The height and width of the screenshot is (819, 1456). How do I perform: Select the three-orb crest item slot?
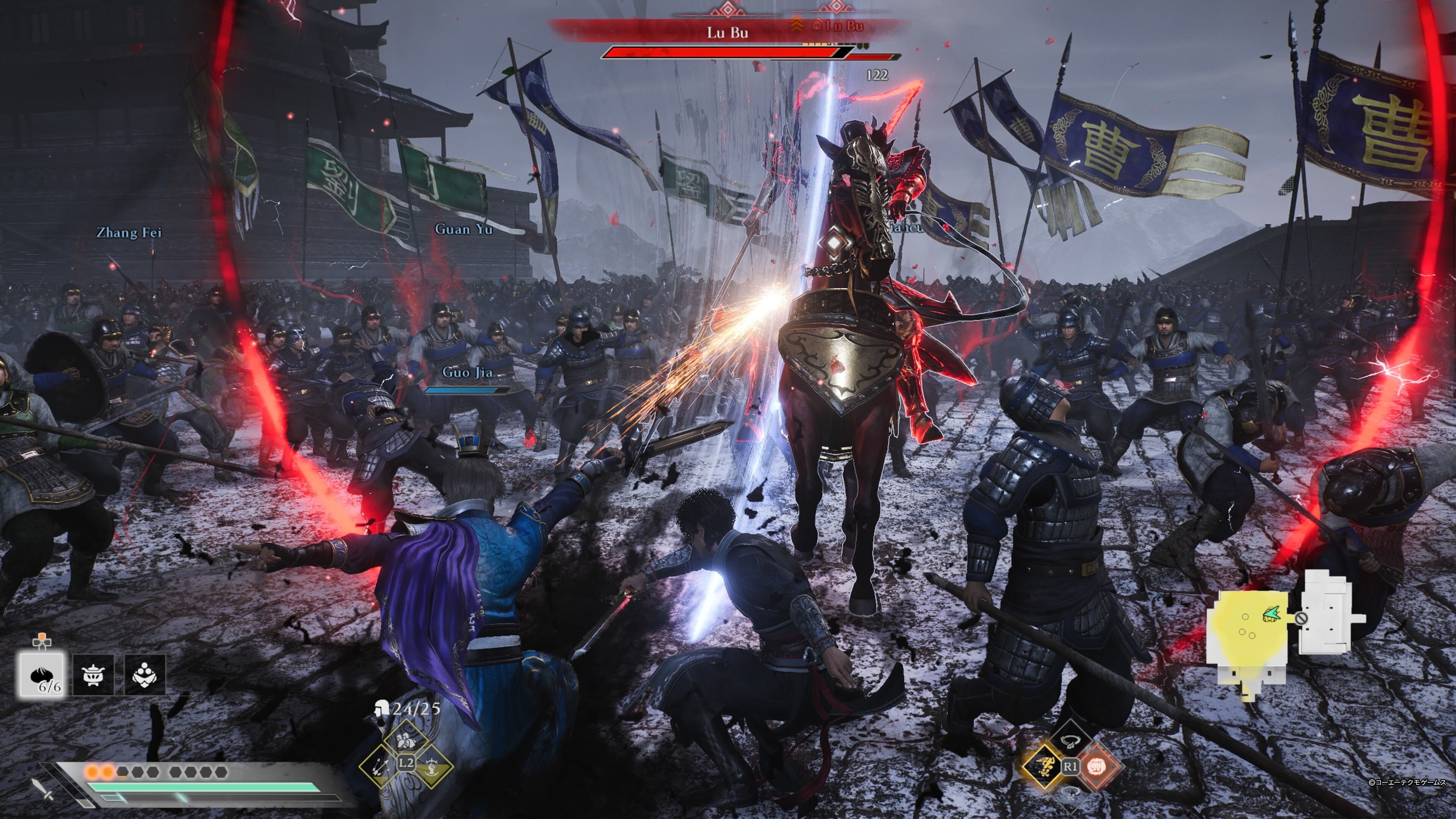tap(145, 674)
